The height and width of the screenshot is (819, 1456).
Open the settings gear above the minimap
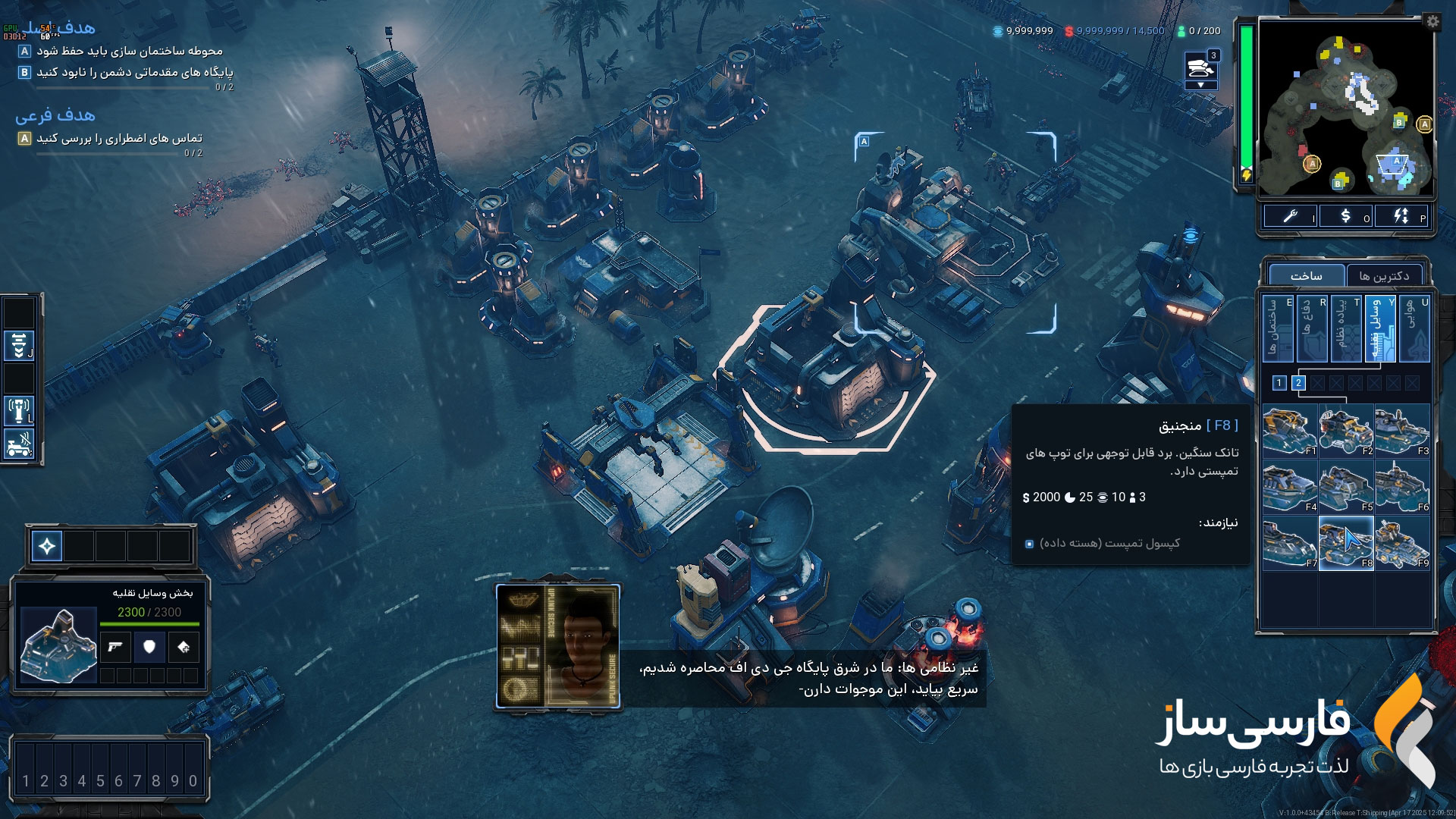1432,21
